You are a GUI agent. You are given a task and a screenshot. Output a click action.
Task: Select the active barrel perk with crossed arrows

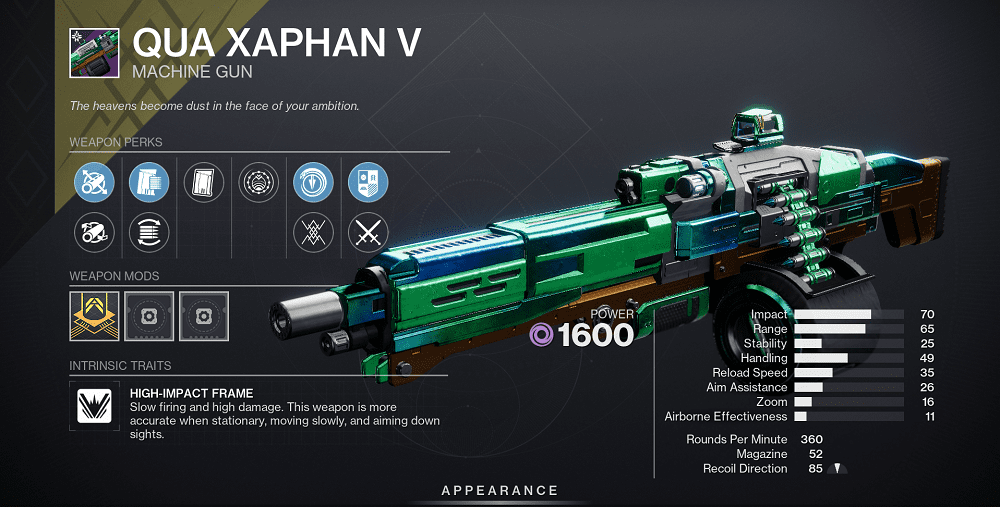click(x=95, y=183)
